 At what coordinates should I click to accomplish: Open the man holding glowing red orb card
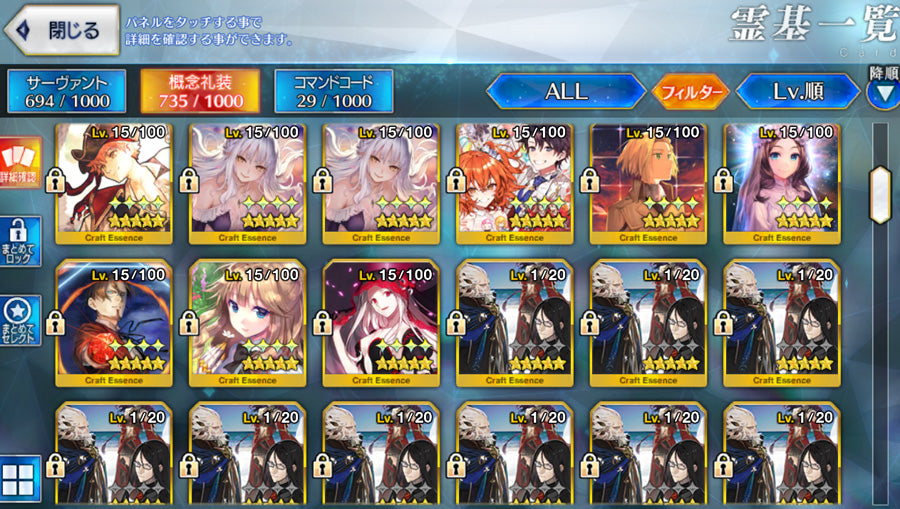[x=114, y=323]
